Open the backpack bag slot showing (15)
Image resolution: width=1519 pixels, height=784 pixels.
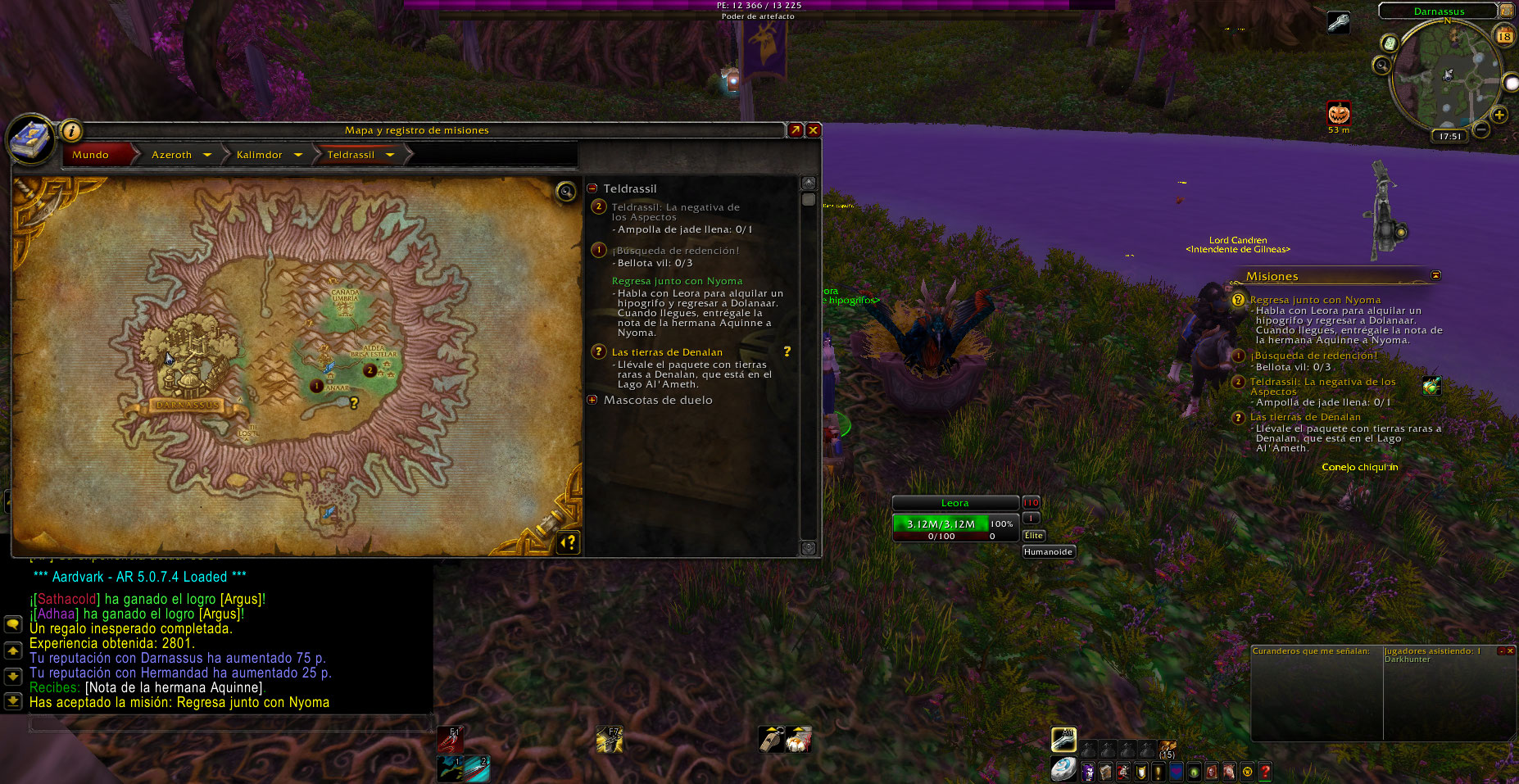pos(1168,749)
